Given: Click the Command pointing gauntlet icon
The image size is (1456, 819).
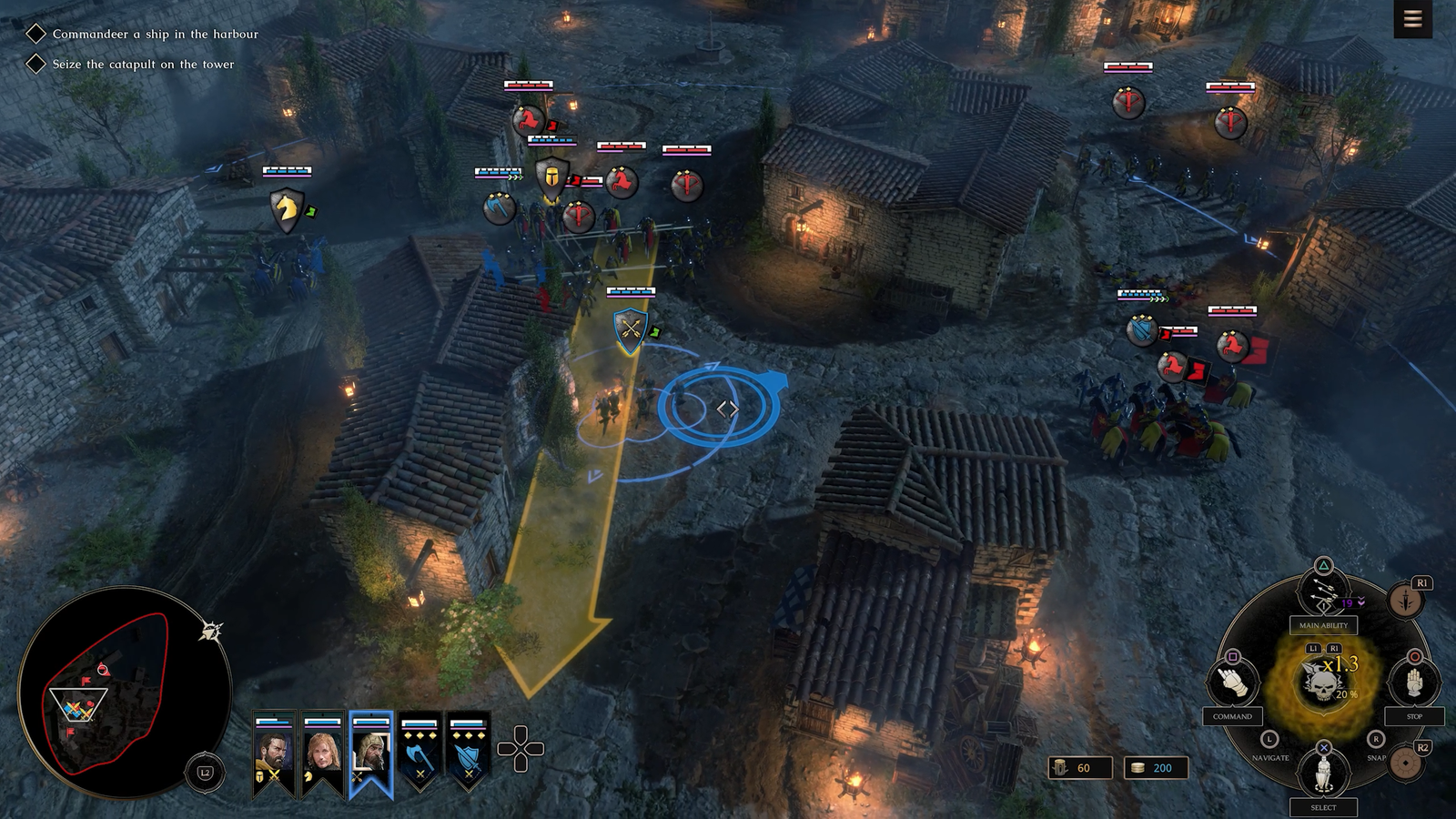Looking at the screenshot, I should [x=1232, y=682].
